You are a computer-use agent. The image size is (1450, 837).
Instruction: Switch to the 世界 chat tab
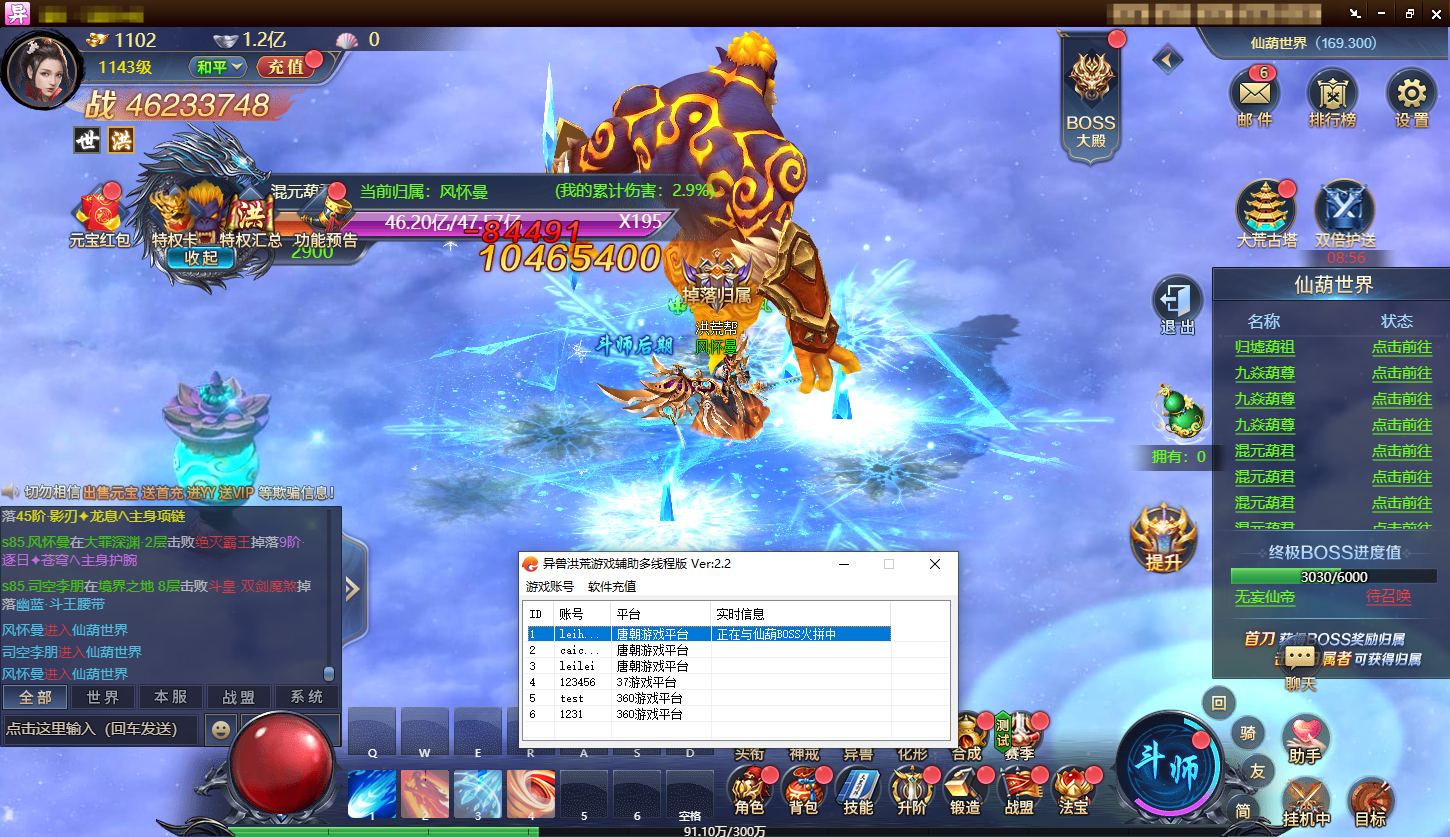(103, 697)
